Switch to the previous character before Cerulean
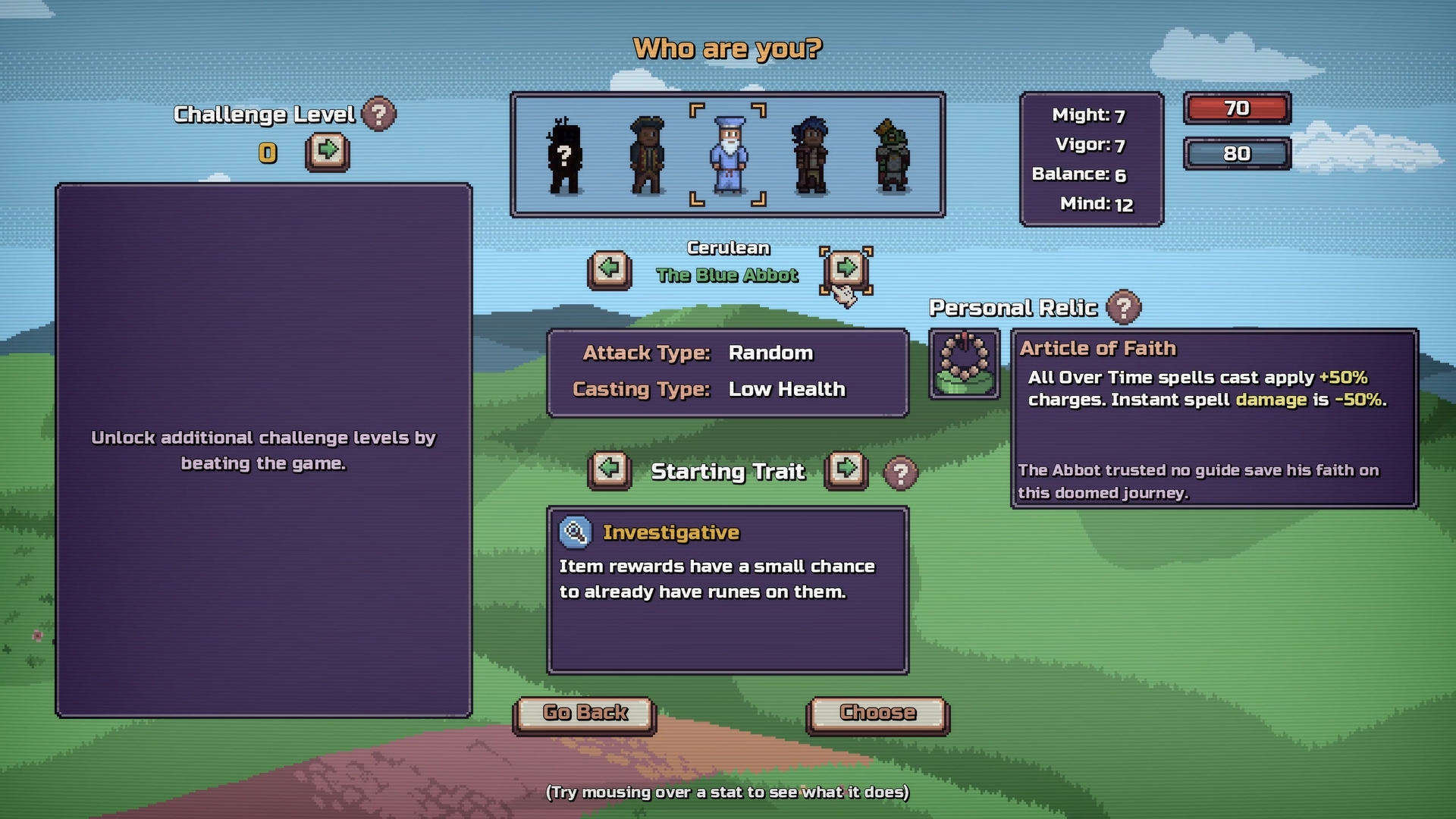The image size is (1456, 819). (609, 268)
